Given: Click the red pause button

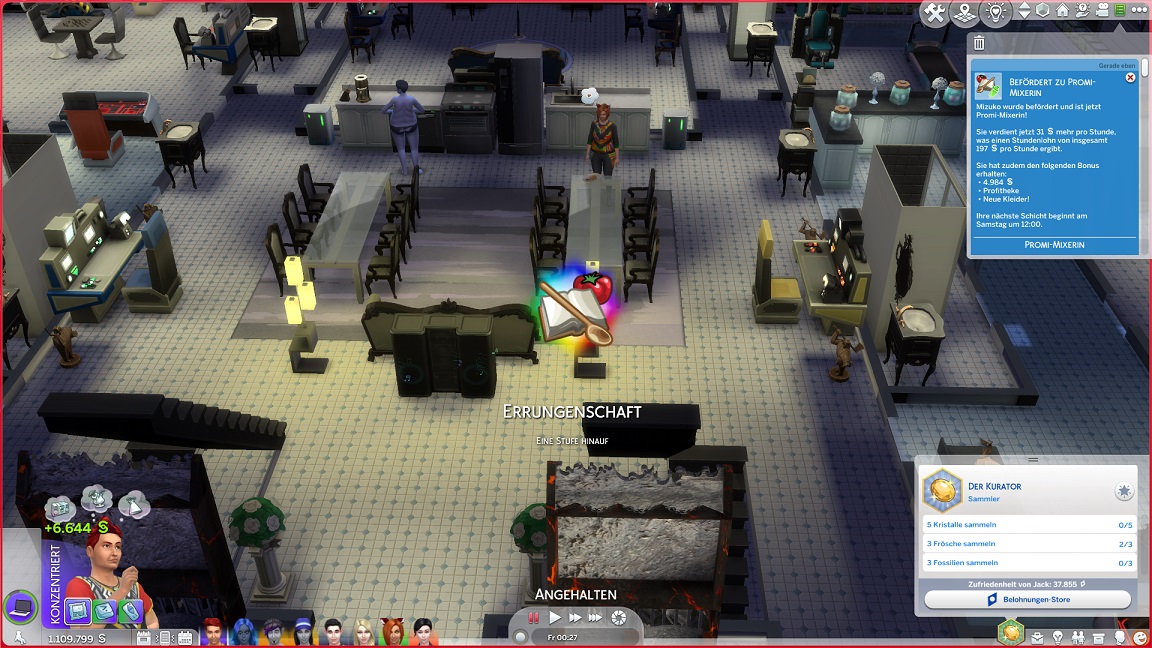Looking at the screenshot, I should point(534,618).
